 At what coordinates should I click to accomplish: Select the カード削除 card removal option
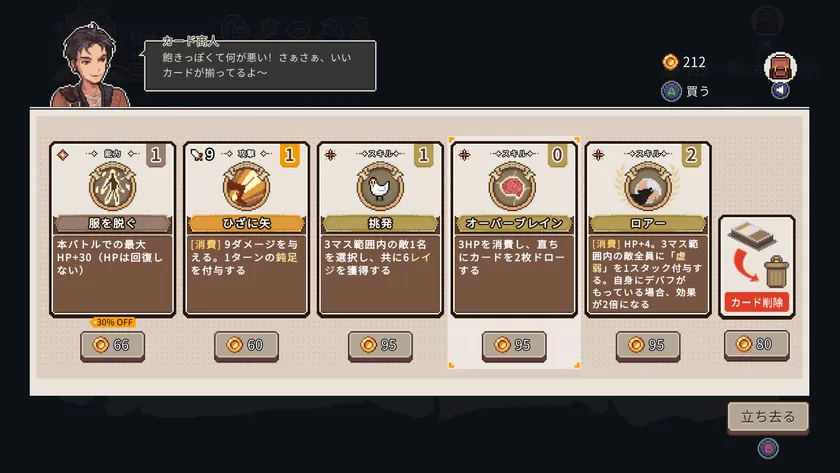coord(756,265)
